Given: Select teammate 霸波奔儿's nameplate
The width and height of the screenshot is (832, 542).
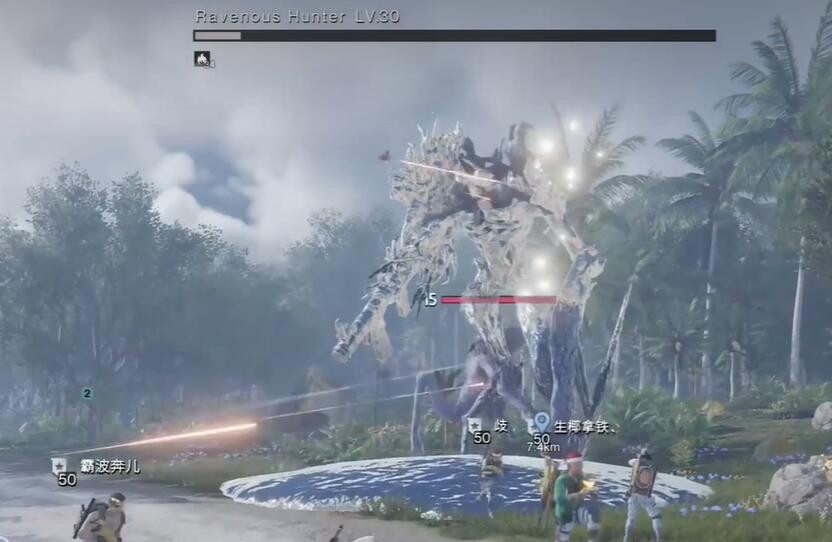Looking at the screenshot, I should pos(110,466).
